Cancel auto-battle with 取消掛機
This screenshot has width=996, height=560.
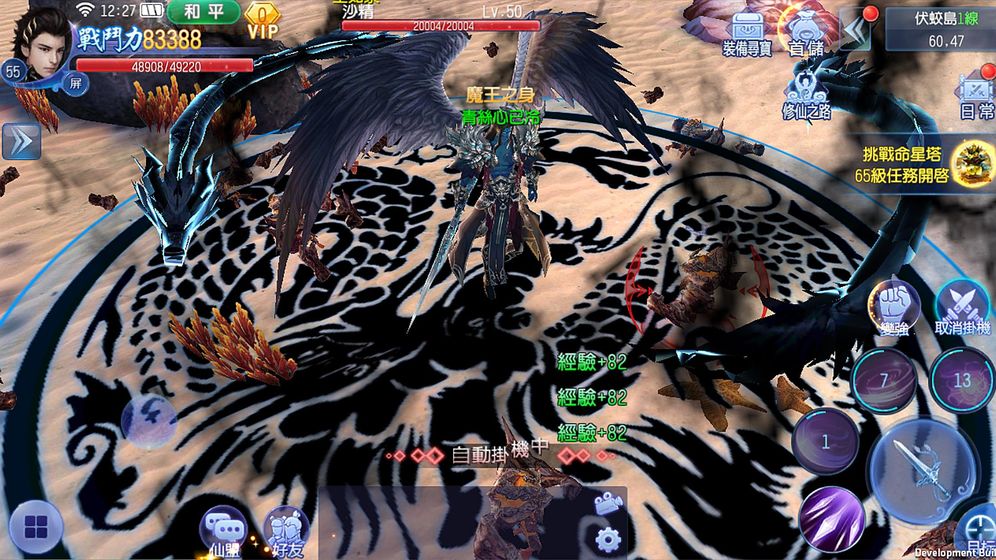point(962,305)
